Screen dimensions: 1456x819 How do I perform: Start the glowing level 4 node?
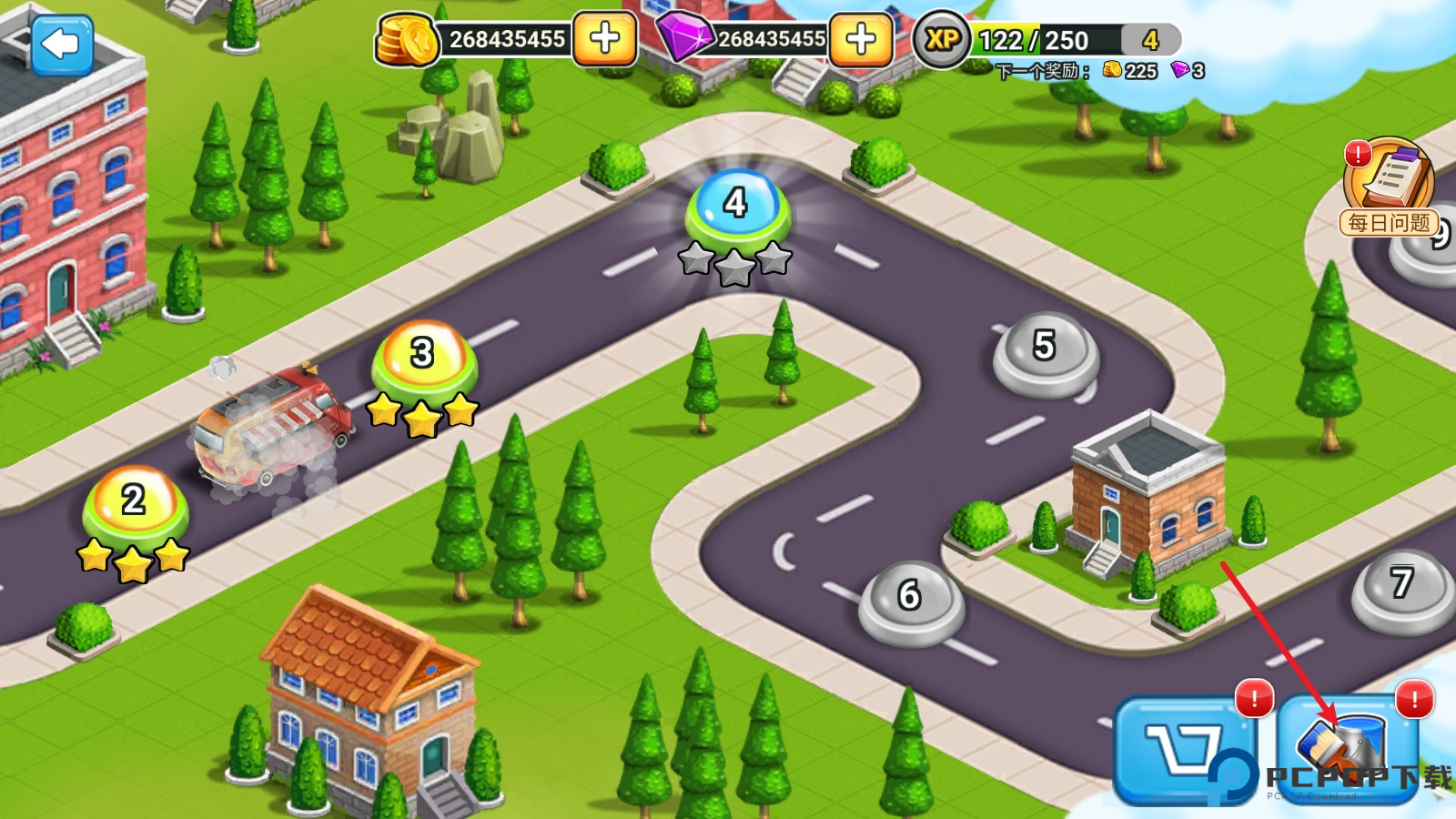[x=736, y=207]
